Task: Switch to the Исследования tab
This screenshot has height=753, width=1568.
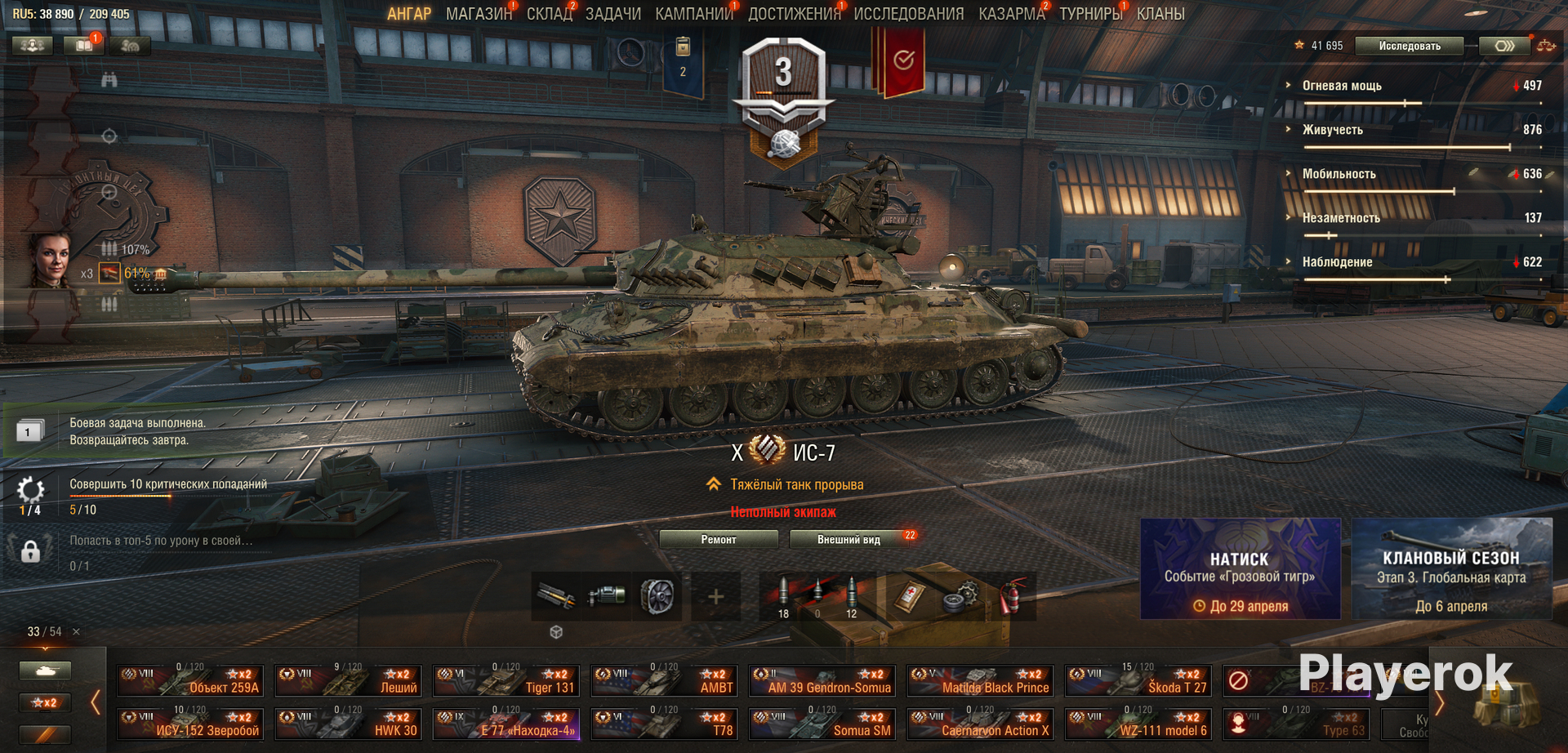Action: tap(908, 14)
